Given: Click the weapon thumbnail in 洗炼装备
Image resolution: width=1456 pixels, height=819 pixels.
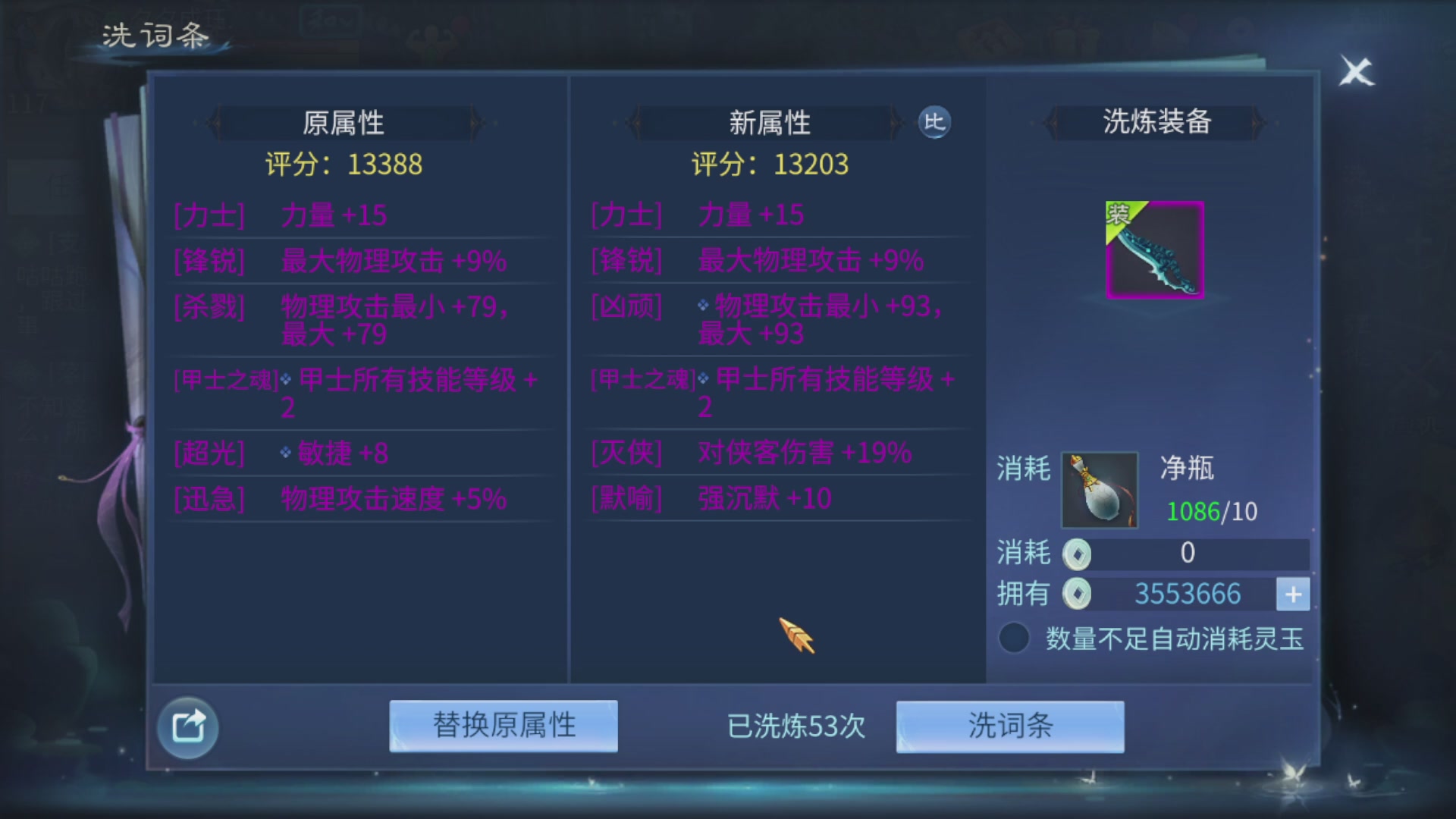Looking at the screenshot, I should pyautogui.click(x=1153, y=250).
